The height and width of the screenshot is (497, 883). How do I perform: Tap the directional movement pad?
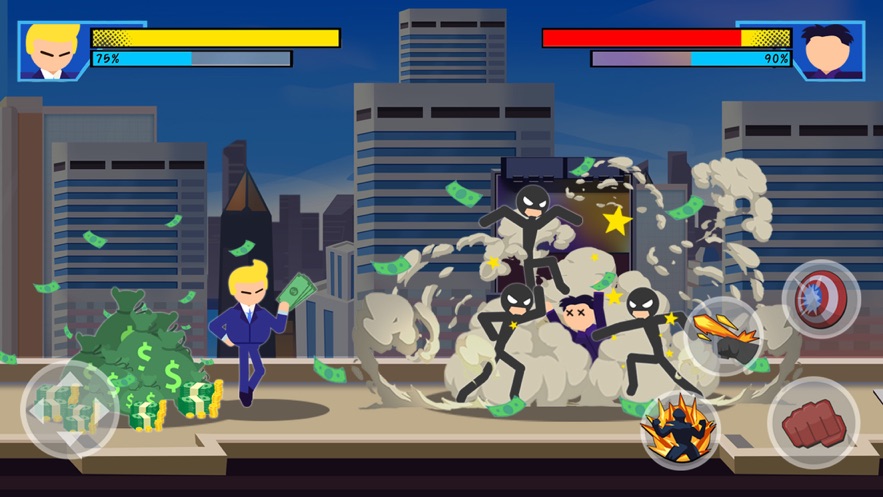68,409
